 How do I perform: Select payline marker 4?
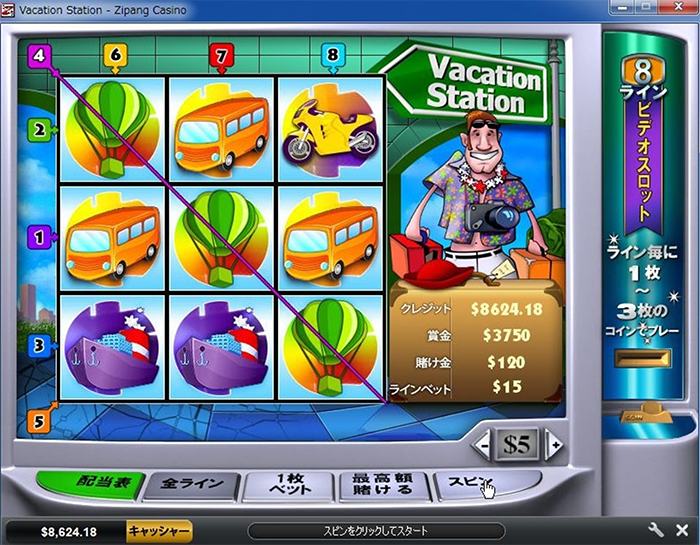point(39,55)
